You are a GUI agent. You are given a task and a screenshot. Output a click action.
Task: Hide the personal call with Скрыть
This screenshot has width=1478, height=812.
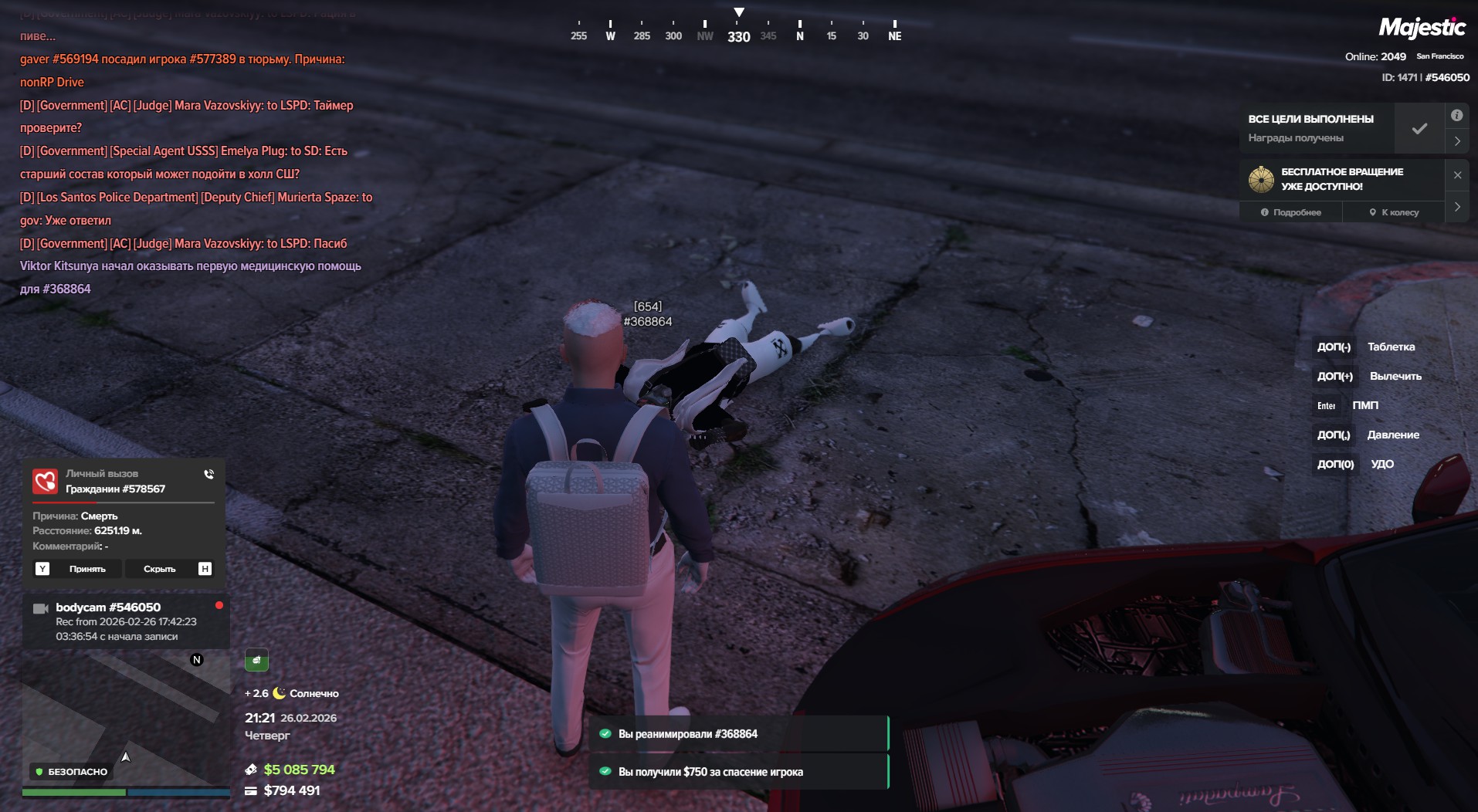[160, 569]
